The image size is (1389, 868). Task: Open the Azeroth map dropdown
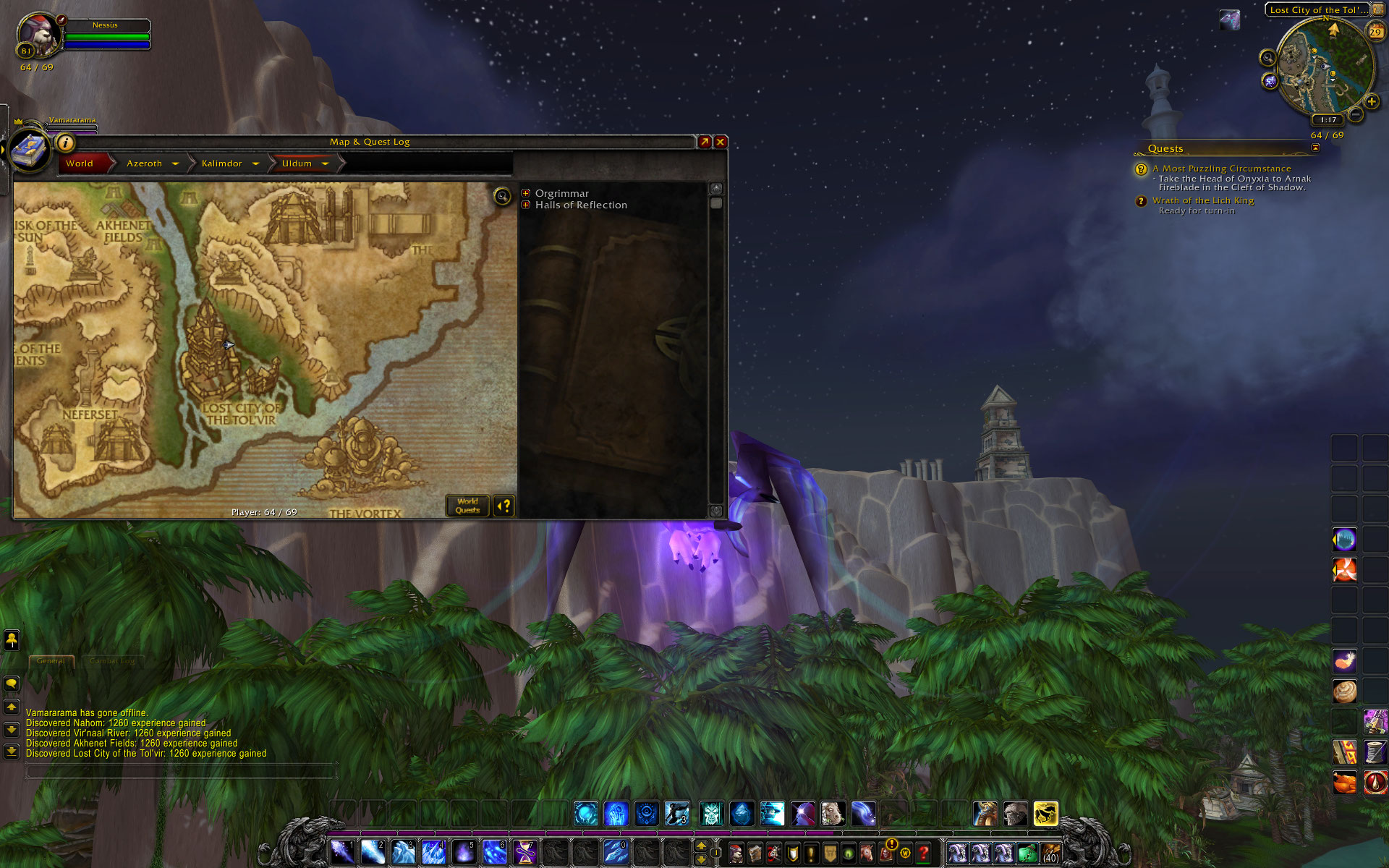175,163
